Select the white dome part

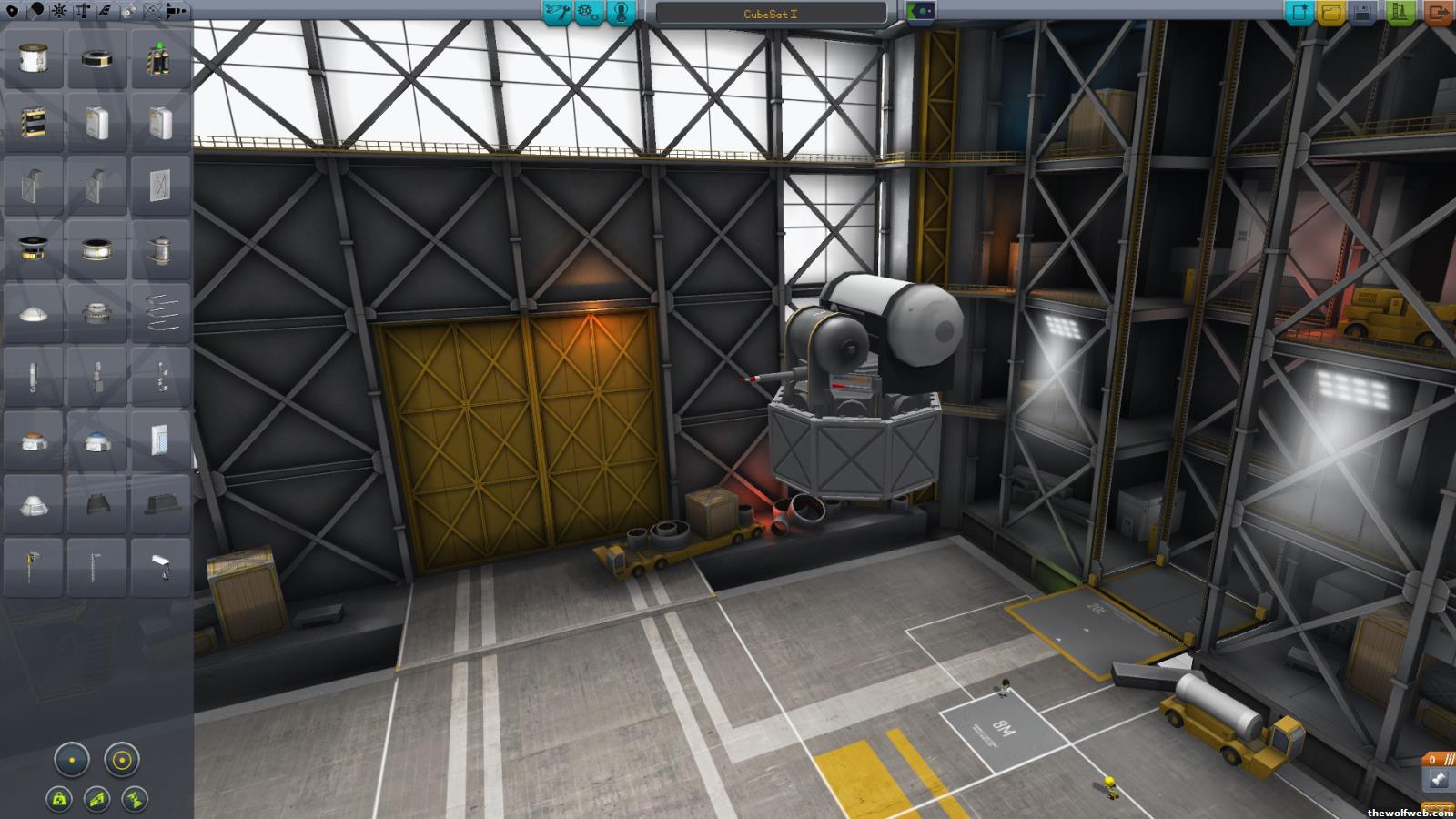[x=34, y=314]
